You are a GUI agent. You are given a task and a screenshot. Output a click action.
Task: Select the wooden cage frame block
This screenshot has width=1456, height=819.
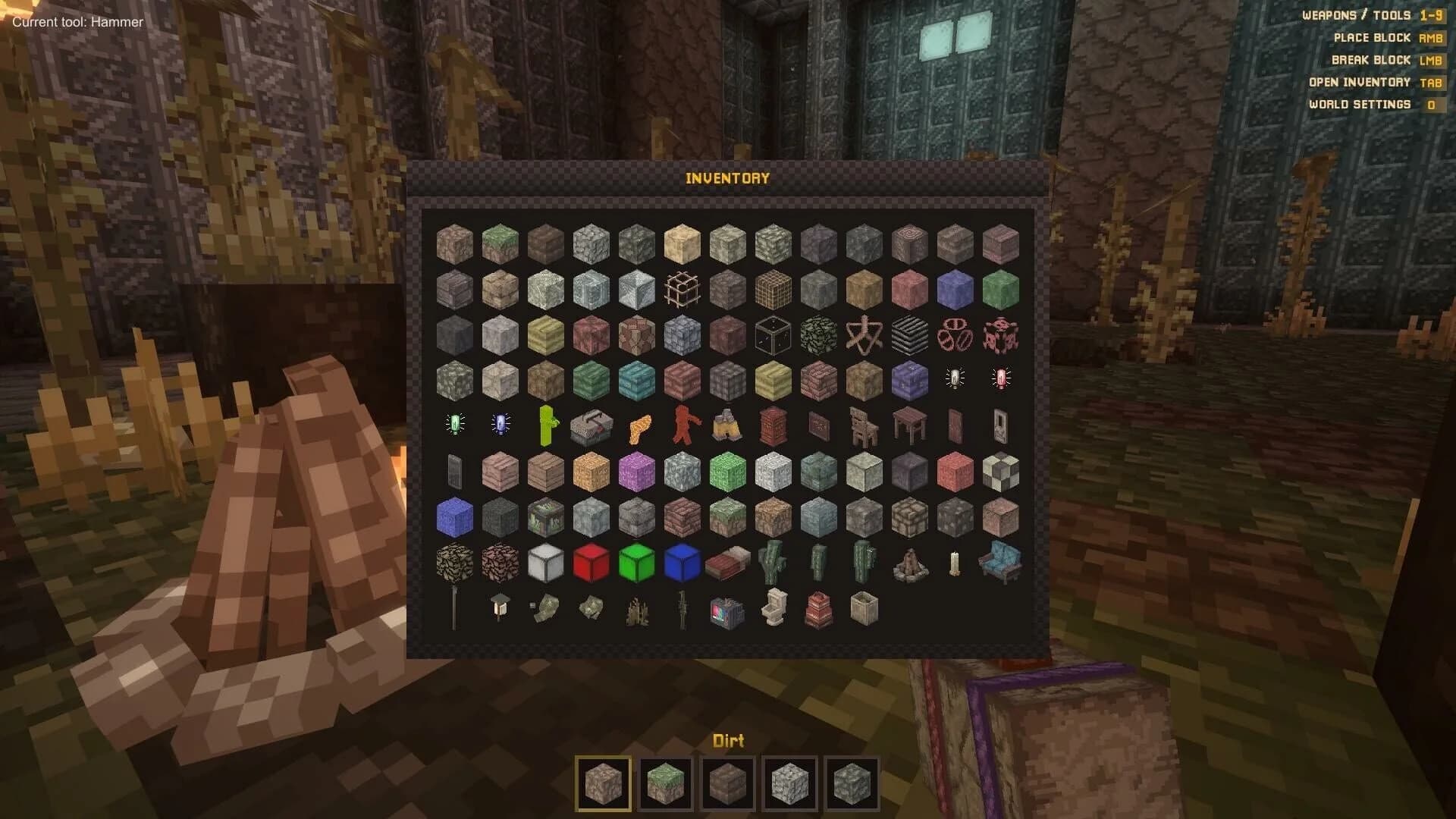(681, 288)
